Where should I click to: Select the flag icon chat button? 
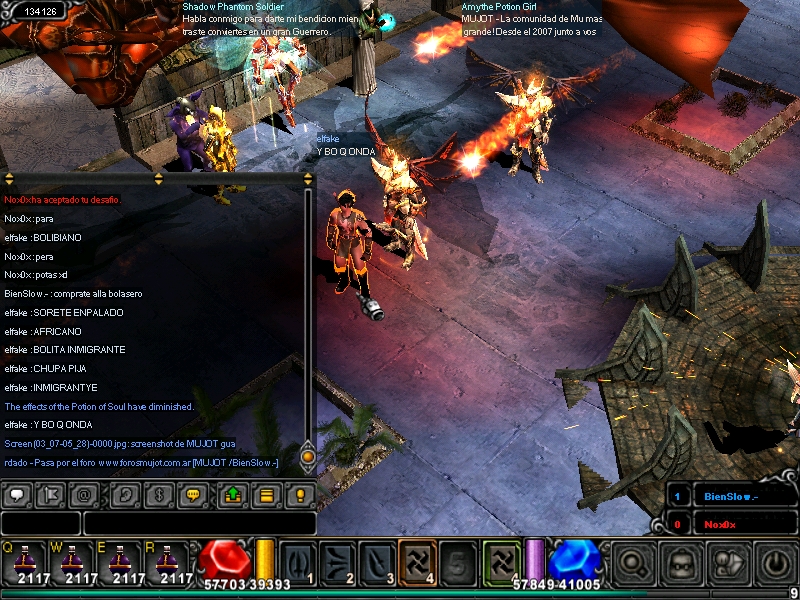pyautogui.click(x=49, y=494)
